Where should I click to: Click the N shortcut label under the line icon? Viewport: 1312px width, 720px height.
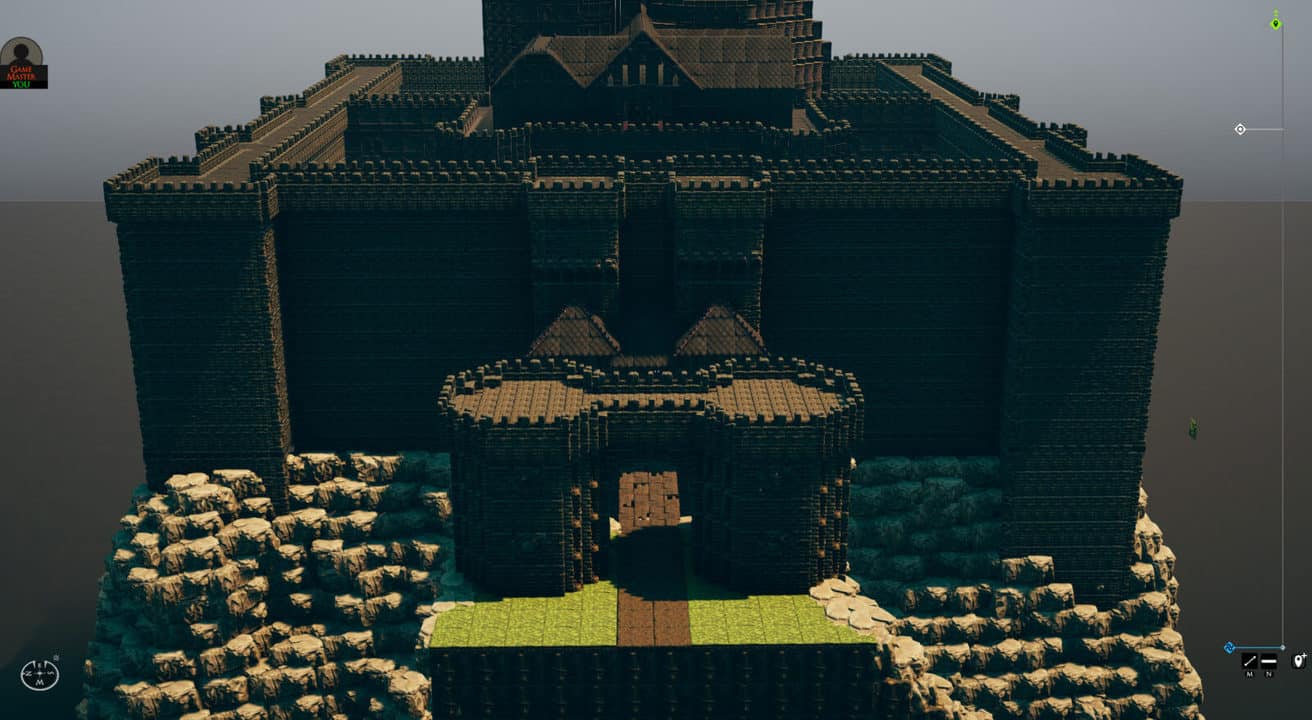click(x=1268, y=674)
